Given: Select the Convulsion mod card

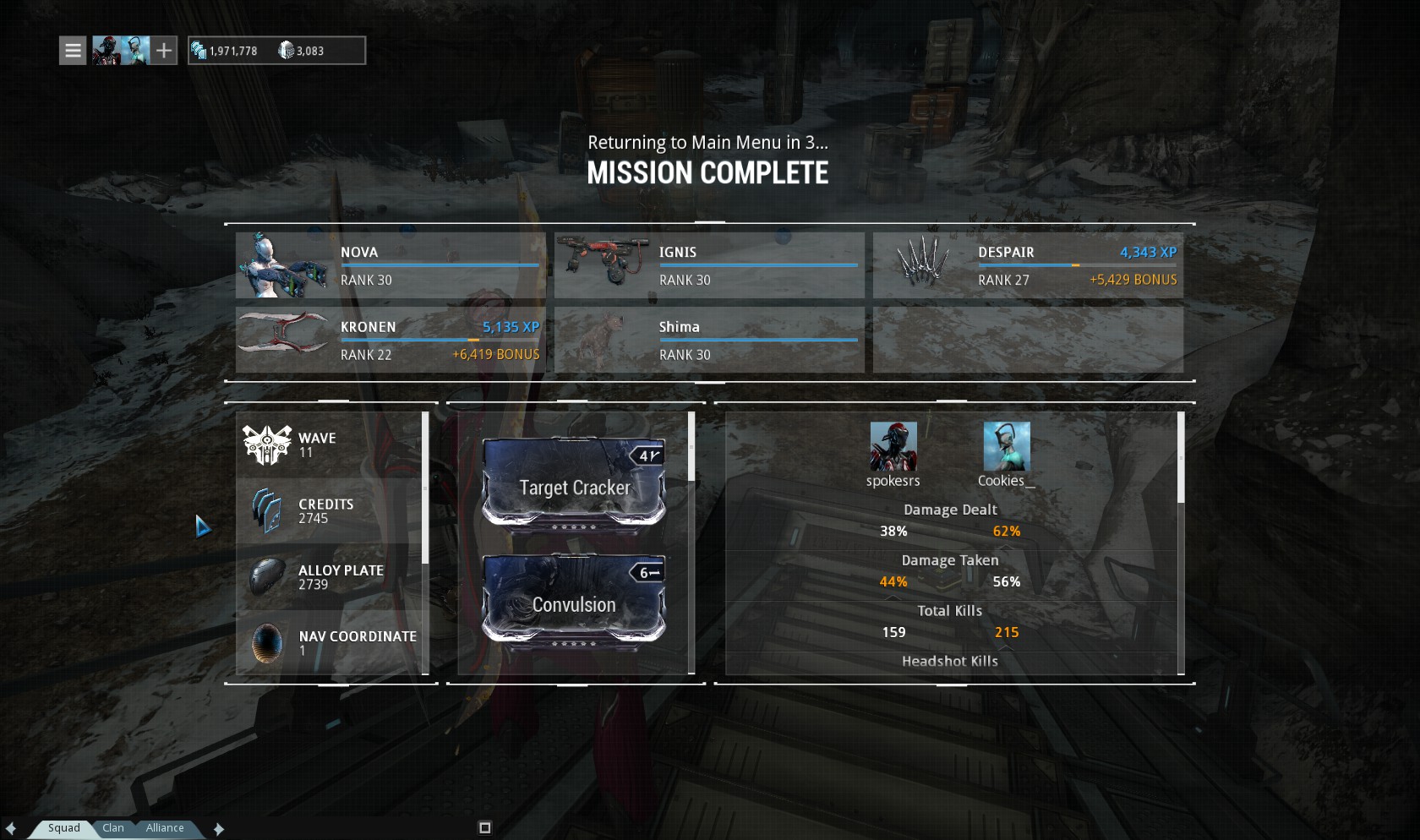Looking at the screenshot, I should click(574, 599).
